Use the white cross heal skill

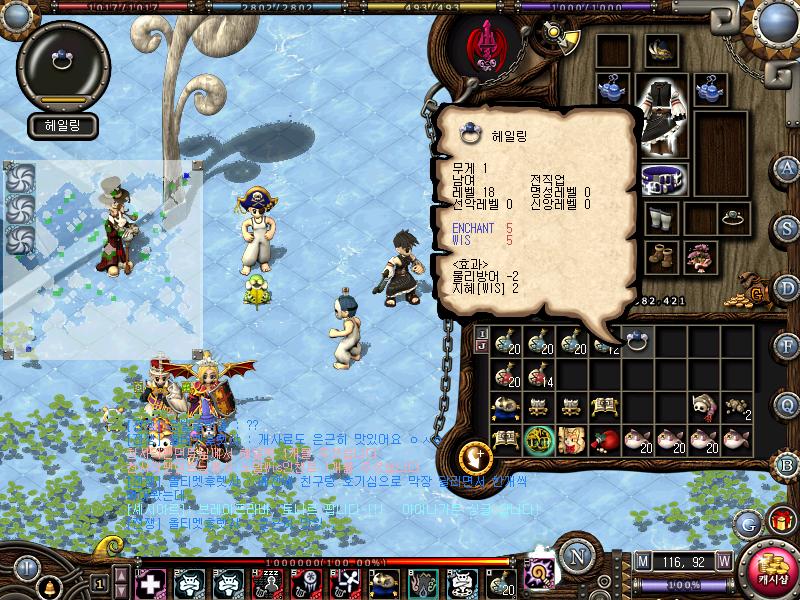(150, 583)
